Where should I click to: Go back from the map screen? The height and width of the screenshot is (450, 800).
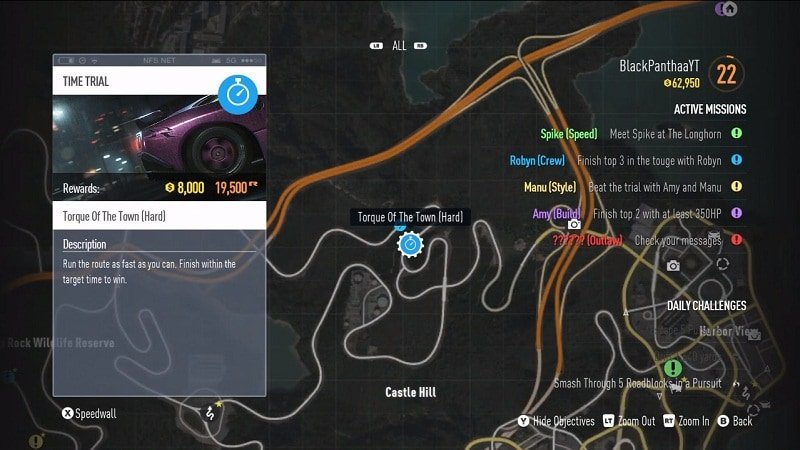coord(734,422)
